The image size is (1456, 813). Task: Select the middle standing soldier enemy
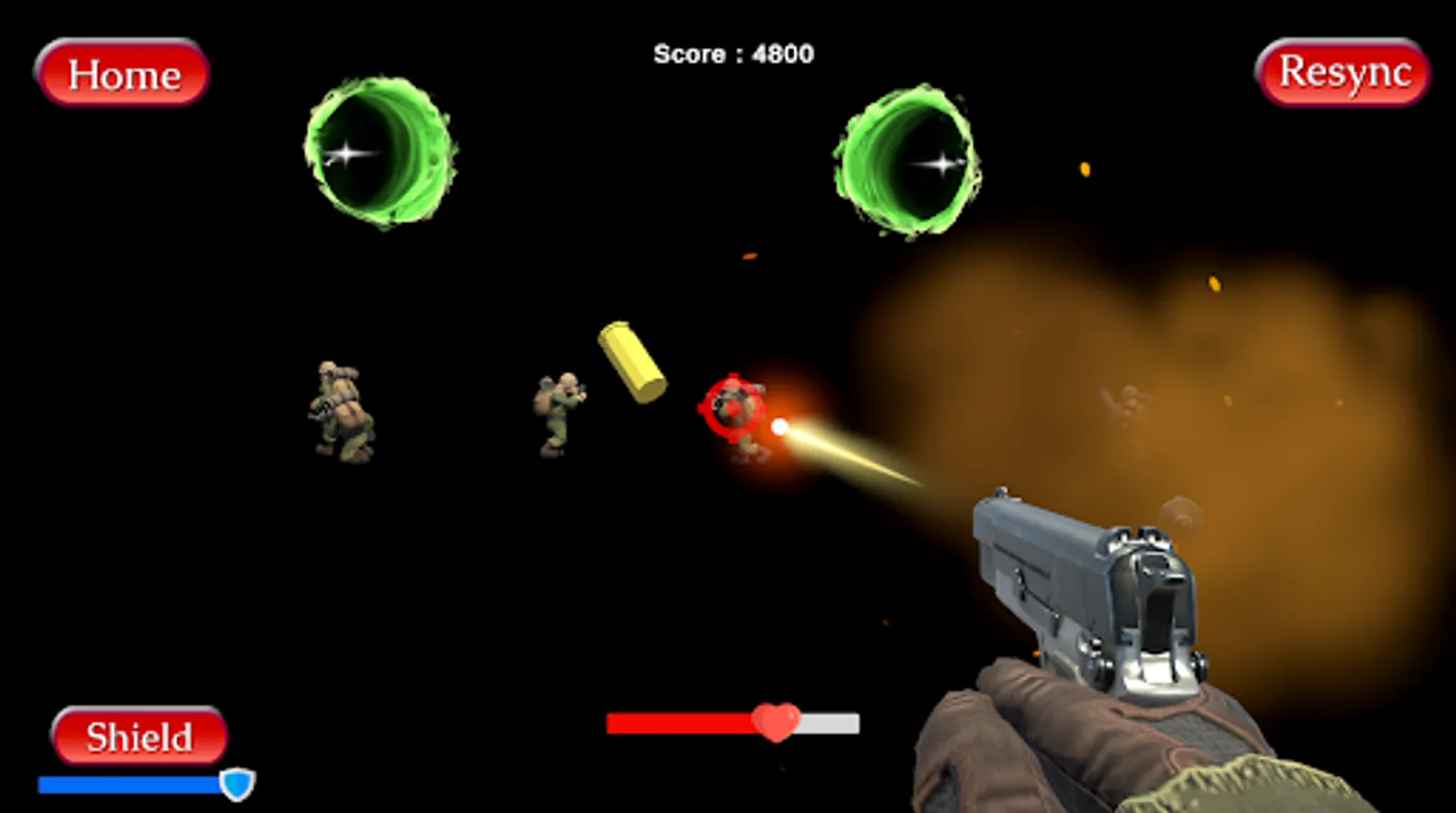pyautogui.click(x=559, y=411)
